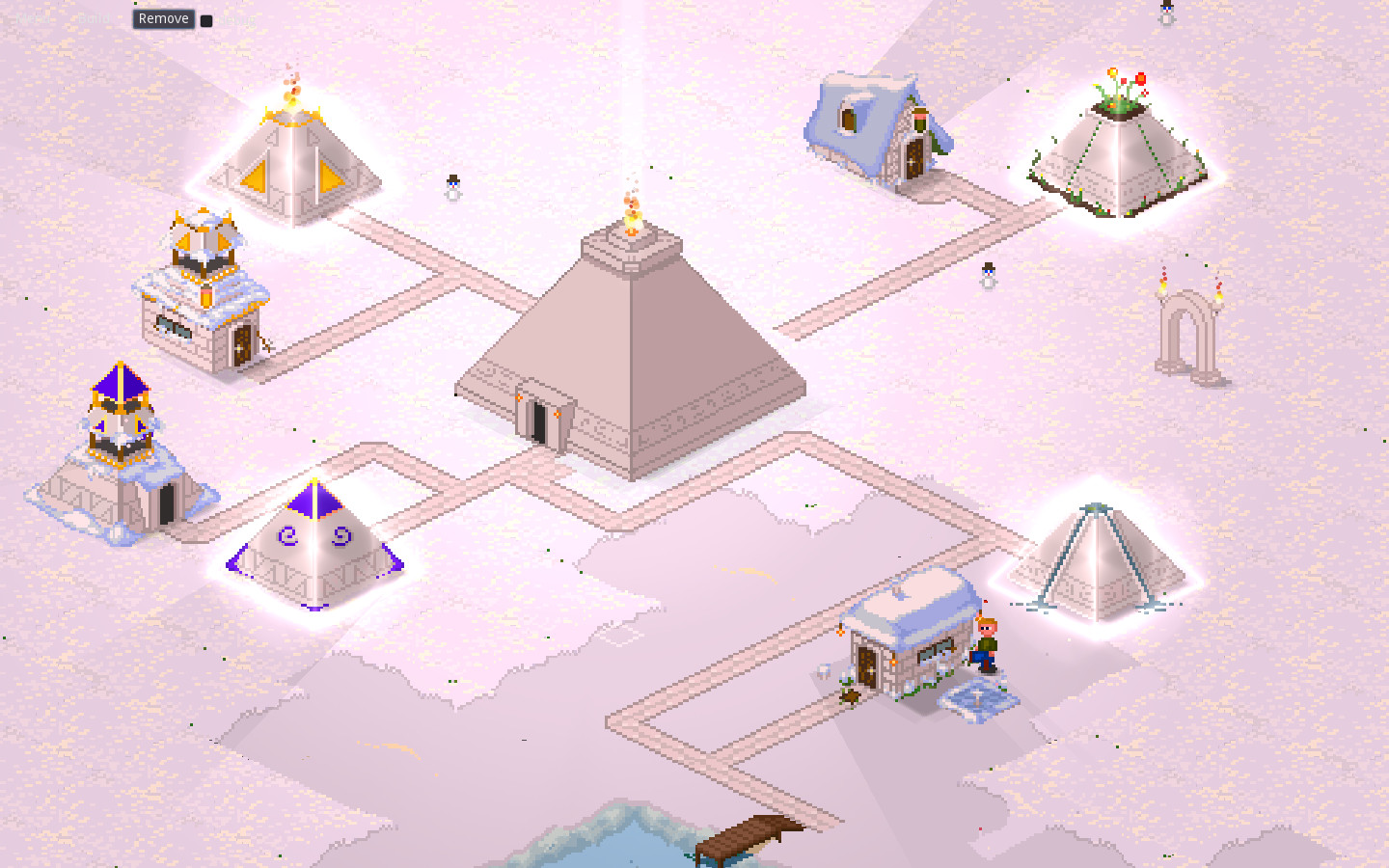
Task: Toggle the debug checkbox
Action: click(204, 19)
